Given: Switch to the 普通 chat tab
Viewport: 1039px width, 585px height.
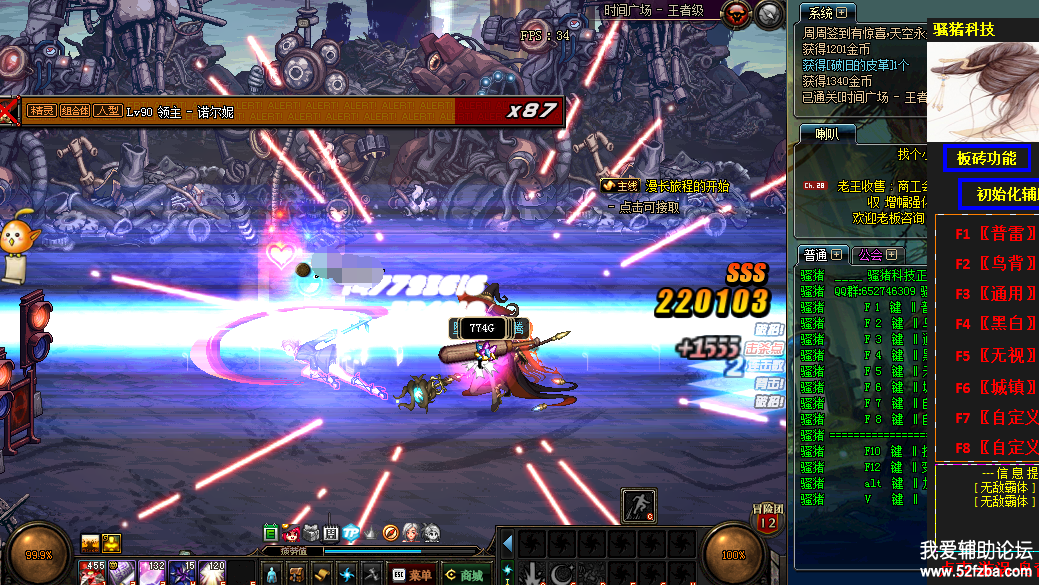Looking at the screenshot, I should click(822, 254).
